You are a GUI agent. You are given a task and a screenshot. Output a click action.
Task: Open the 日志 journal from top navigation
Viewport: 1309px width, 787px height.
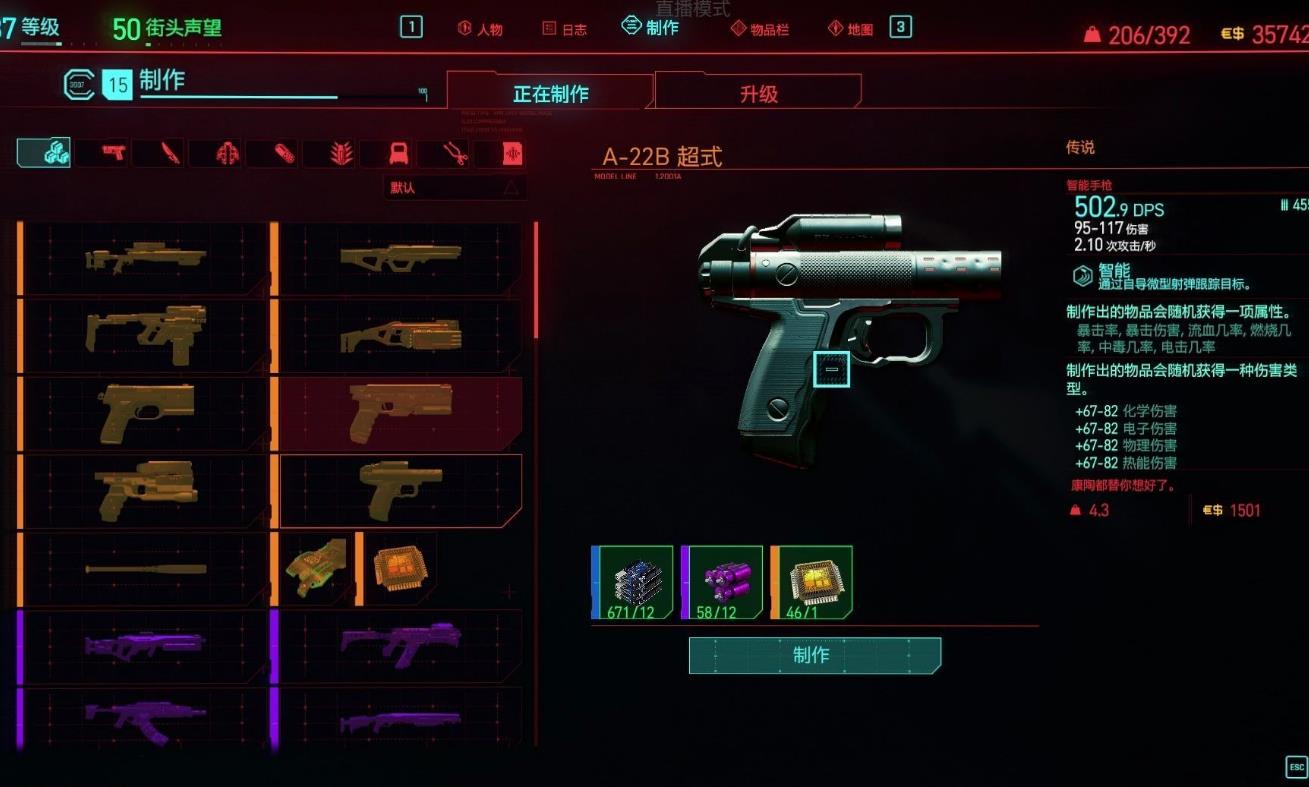tap(564, 29)
